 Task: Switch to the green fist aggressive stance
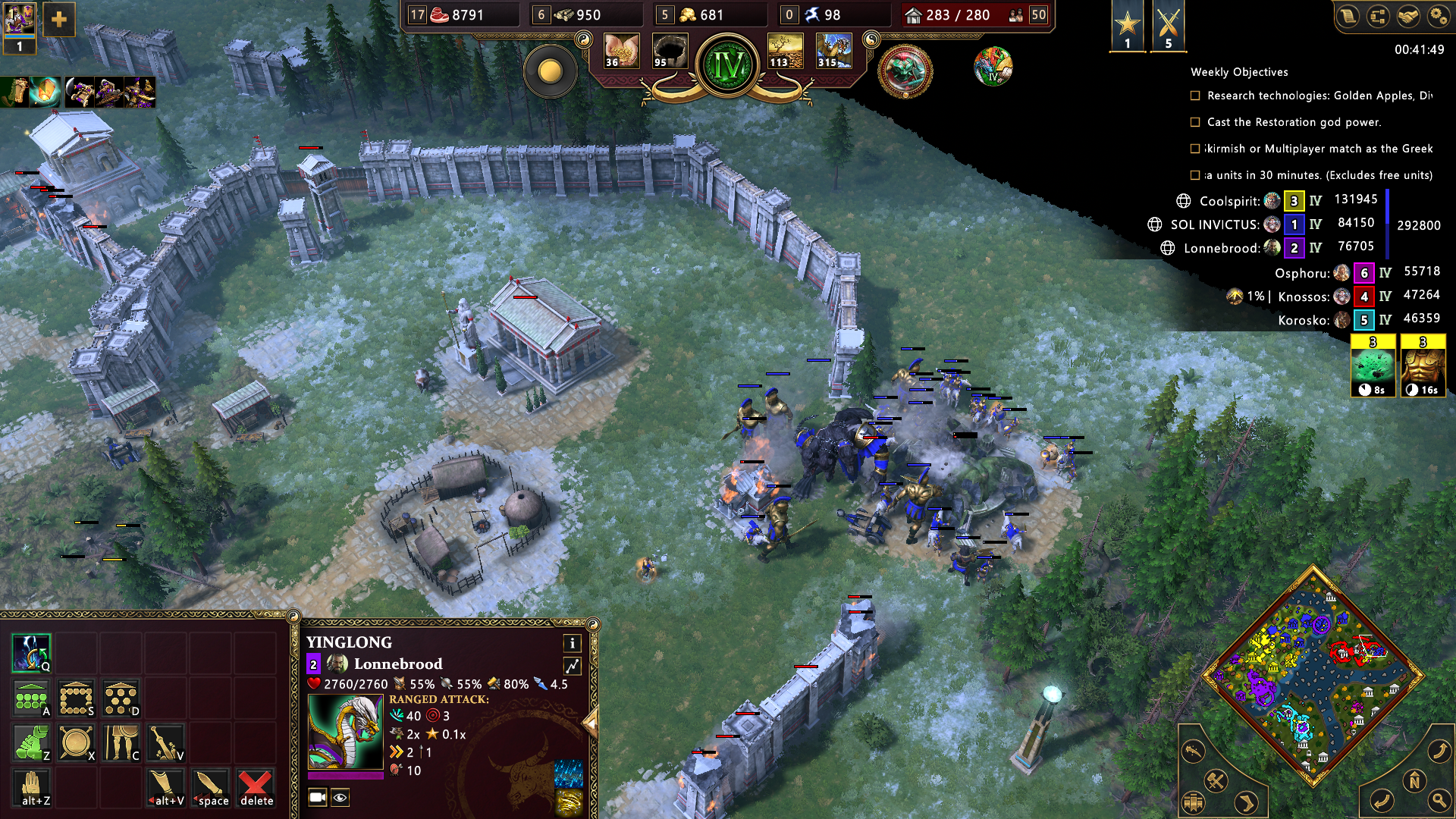coord(31,742)
